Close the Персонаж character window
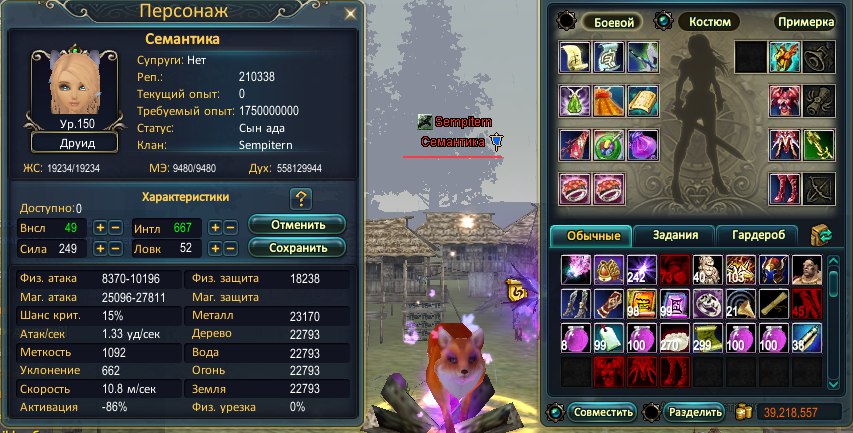 point(349,14)
